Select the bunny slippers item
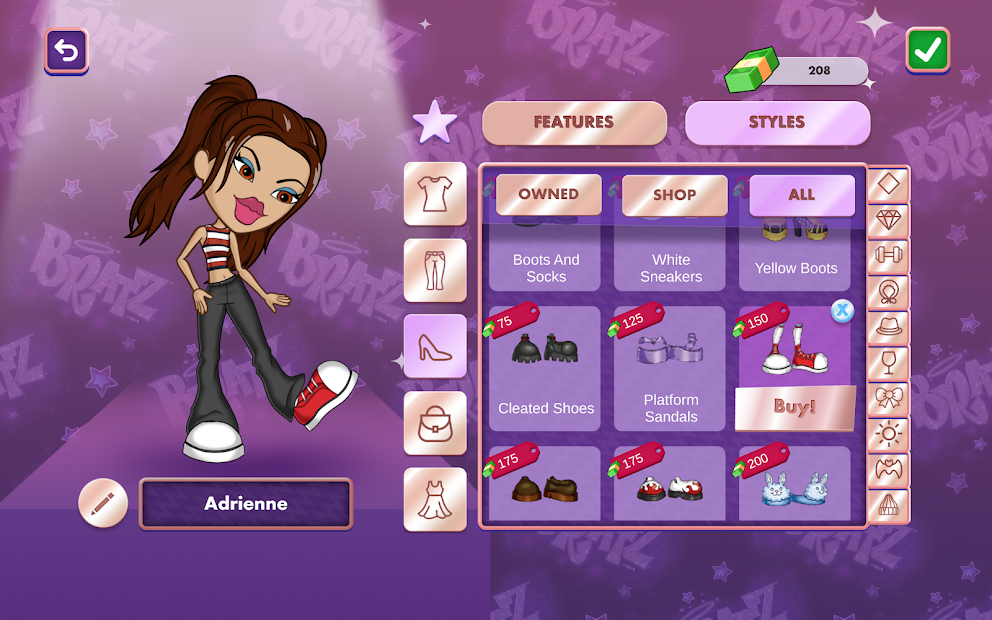Image resolution: width=992 pixels, height=620 pixels. (x=795, y=485)
